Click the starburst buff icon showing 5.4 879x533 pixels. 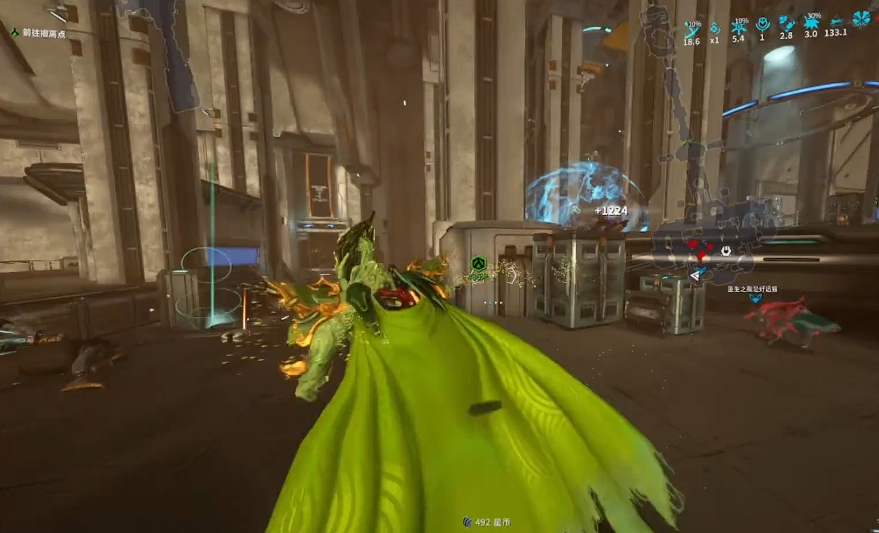(739, 26)
